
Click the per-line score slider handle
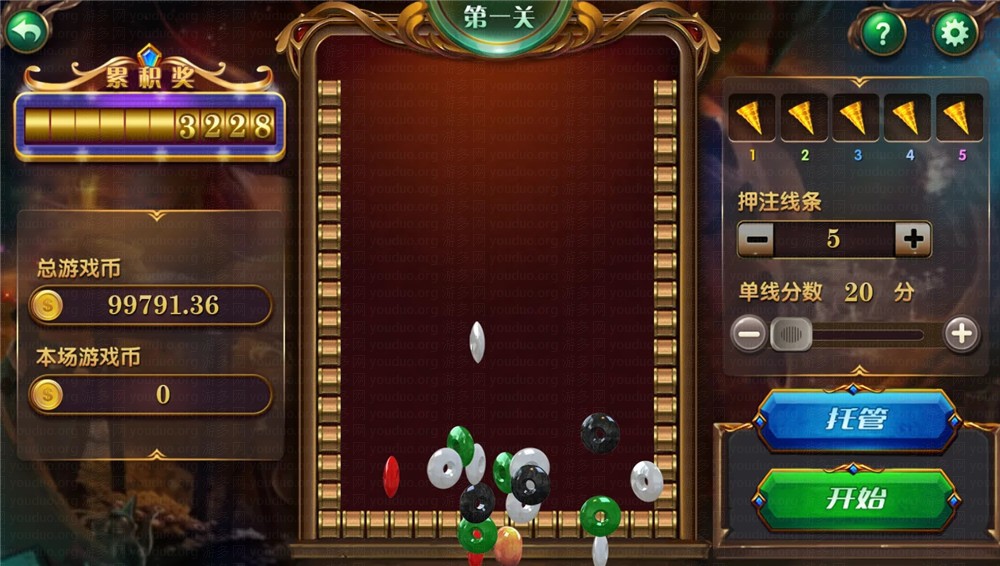point(791,333)
